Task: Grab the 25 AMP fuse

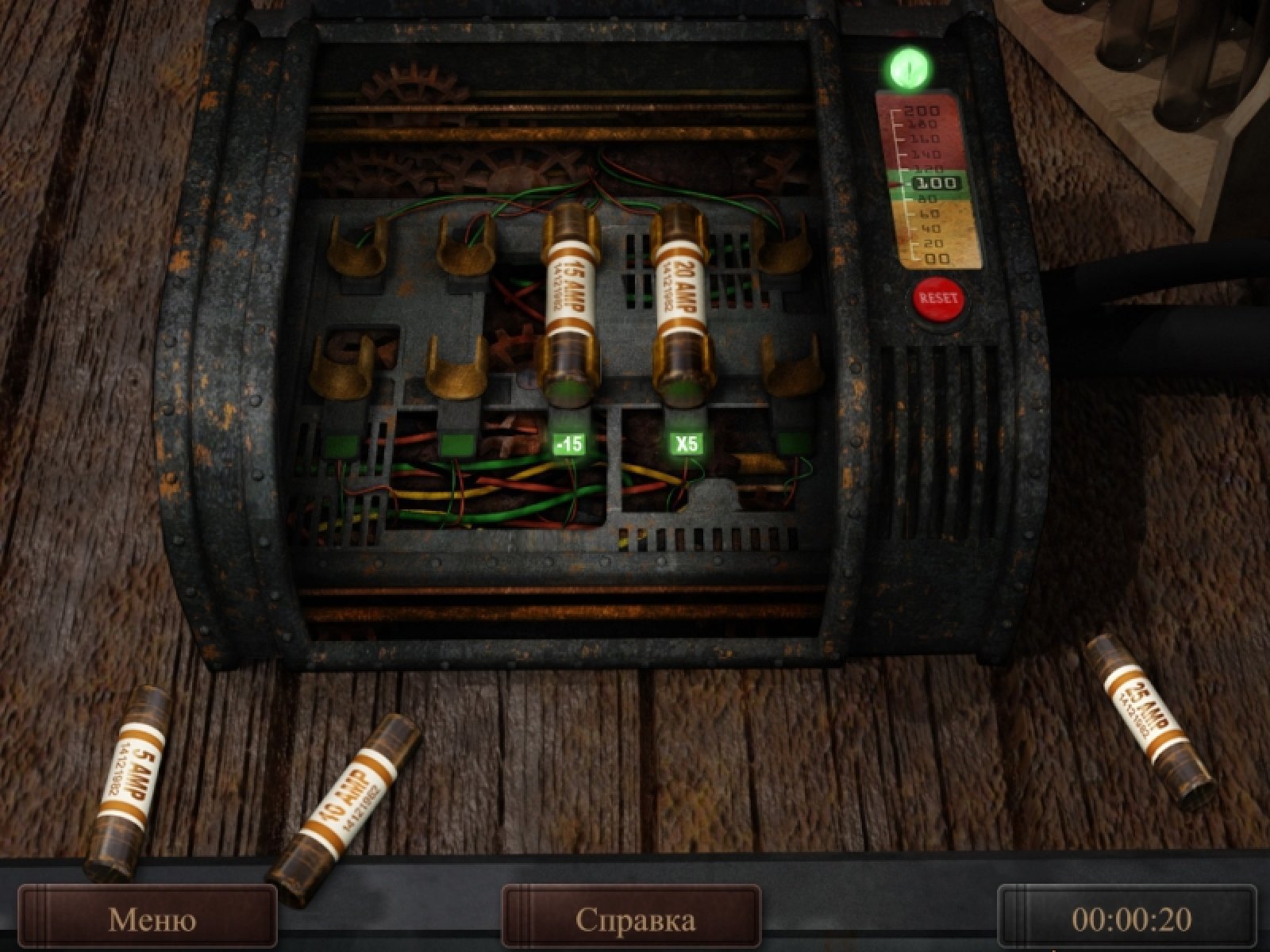Action: point(1148,720)
